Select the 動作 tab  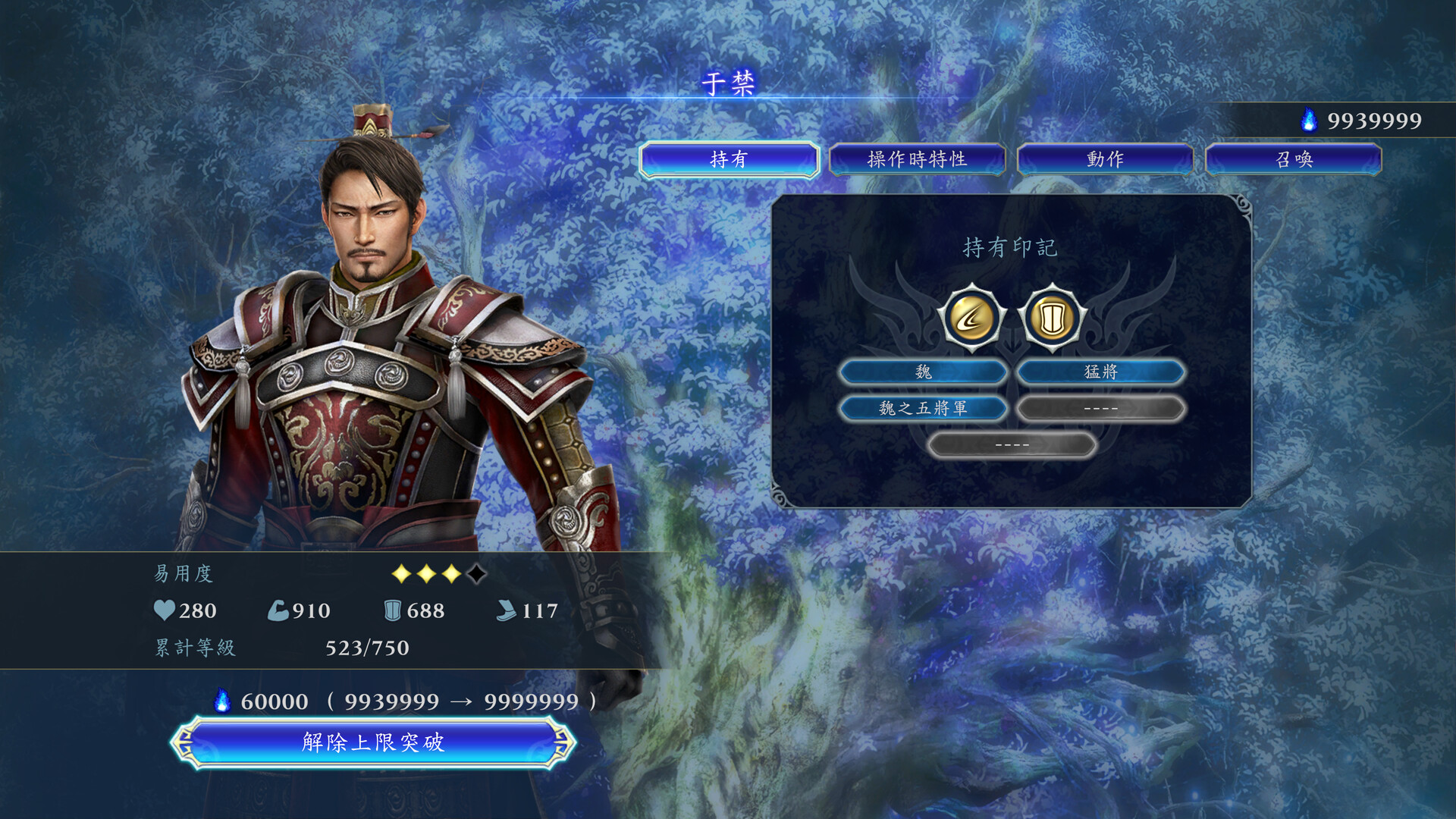pos(1105,159)
